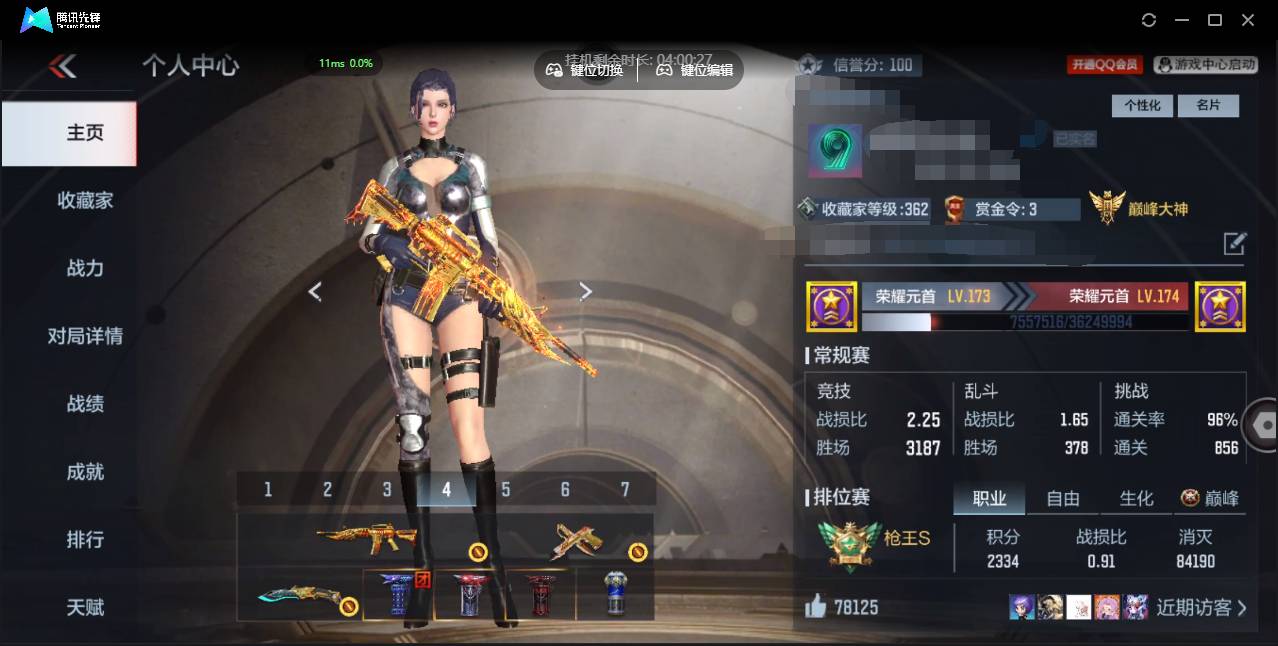The image size is (1278, 646).
Task: Show previous character with left arrow
Action: click(315, 292)
